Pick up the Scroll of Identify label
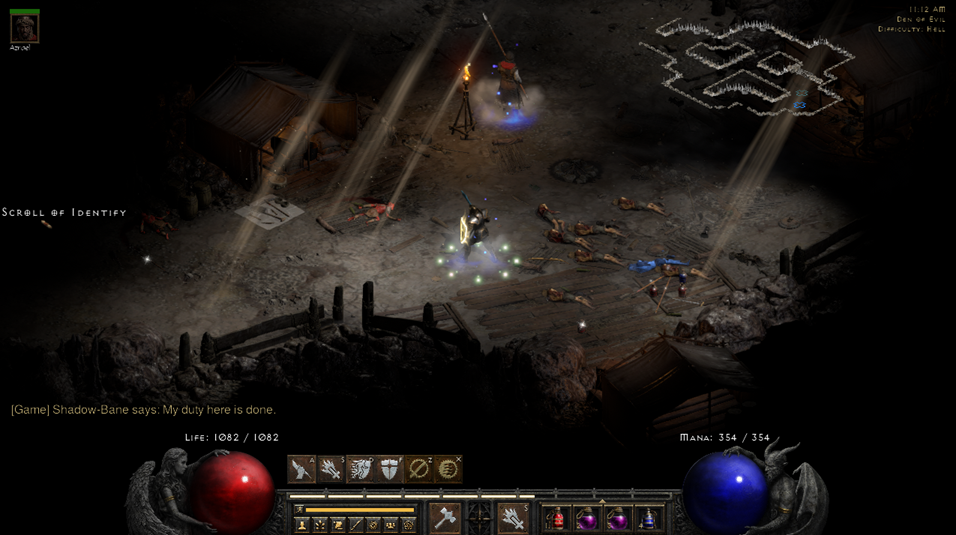956x535 pixels. [x=64, y=213]
